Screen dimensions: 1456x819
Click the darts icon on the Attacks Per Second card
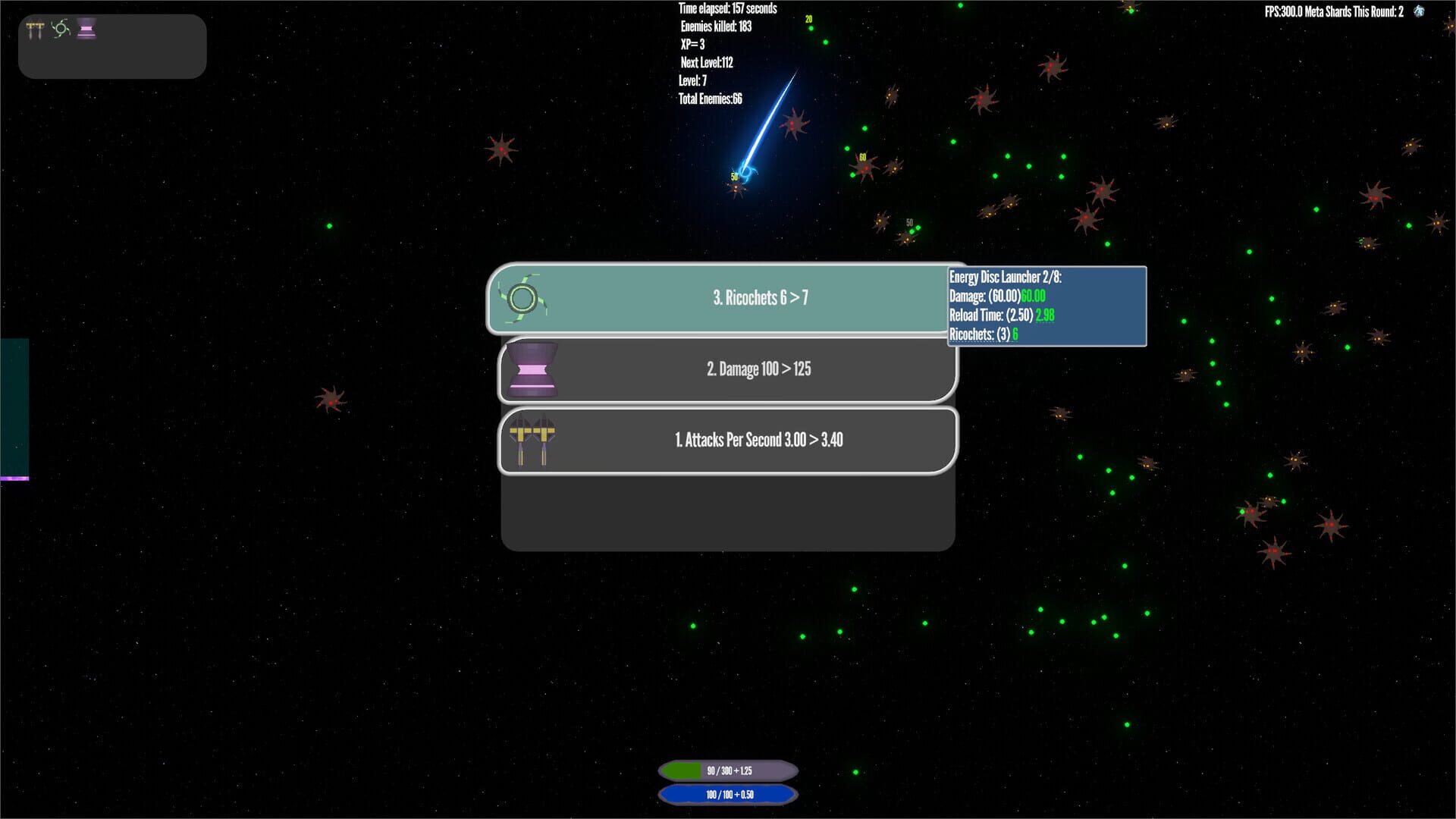point(532,440)
